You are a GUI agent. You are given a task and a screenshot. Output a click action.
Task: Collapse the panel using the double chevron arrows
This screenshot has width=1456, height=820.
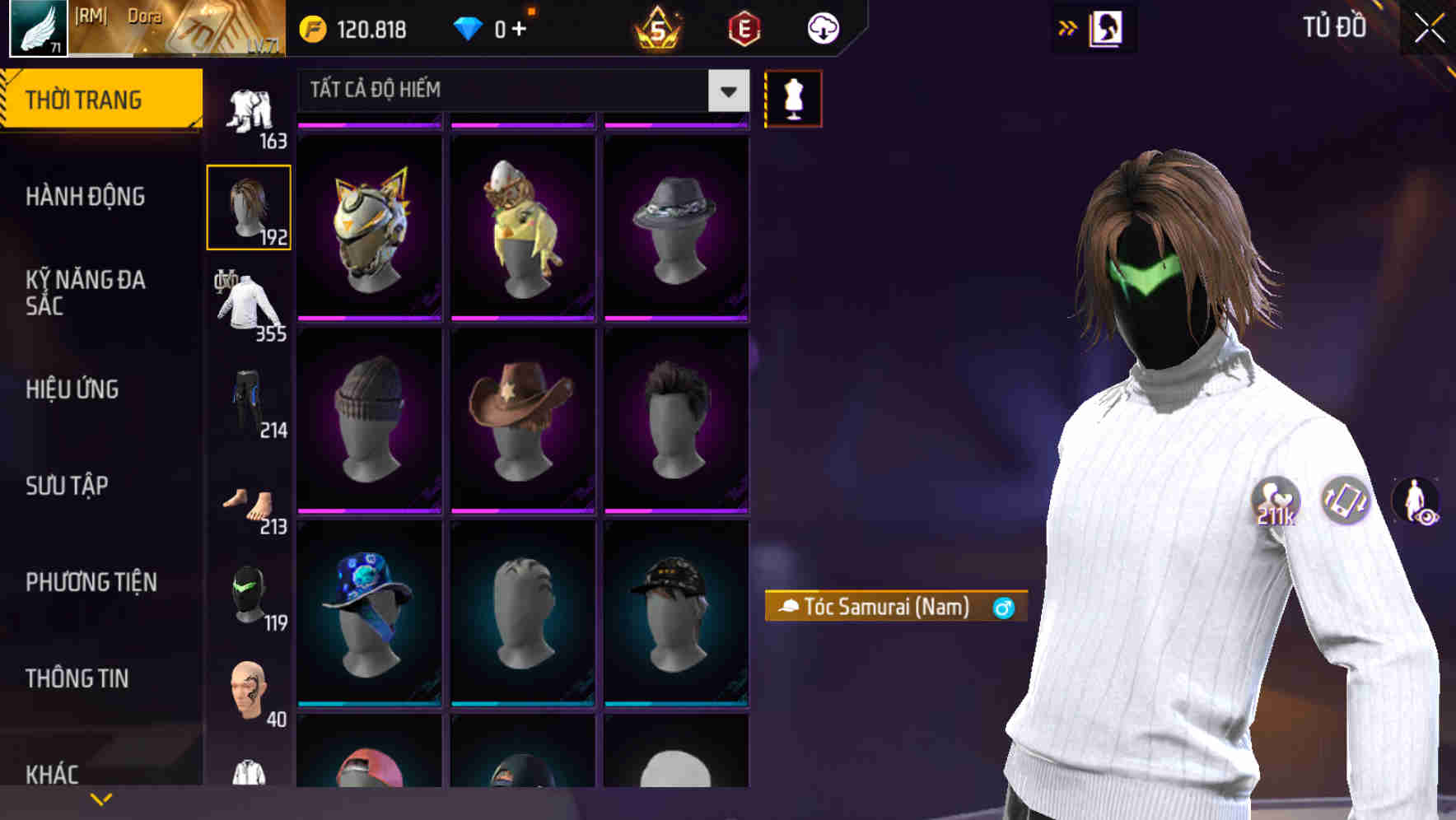[1067, 27]
